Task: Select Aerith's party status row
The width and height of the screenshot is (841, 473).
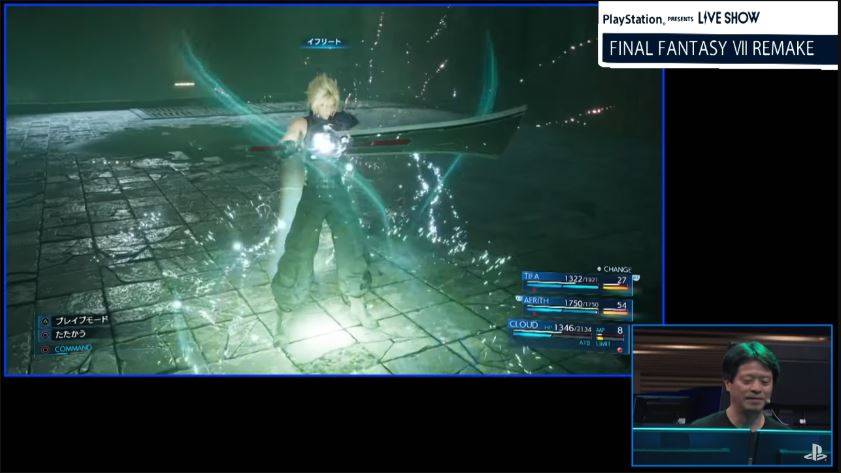Action: tap(576, 304)
